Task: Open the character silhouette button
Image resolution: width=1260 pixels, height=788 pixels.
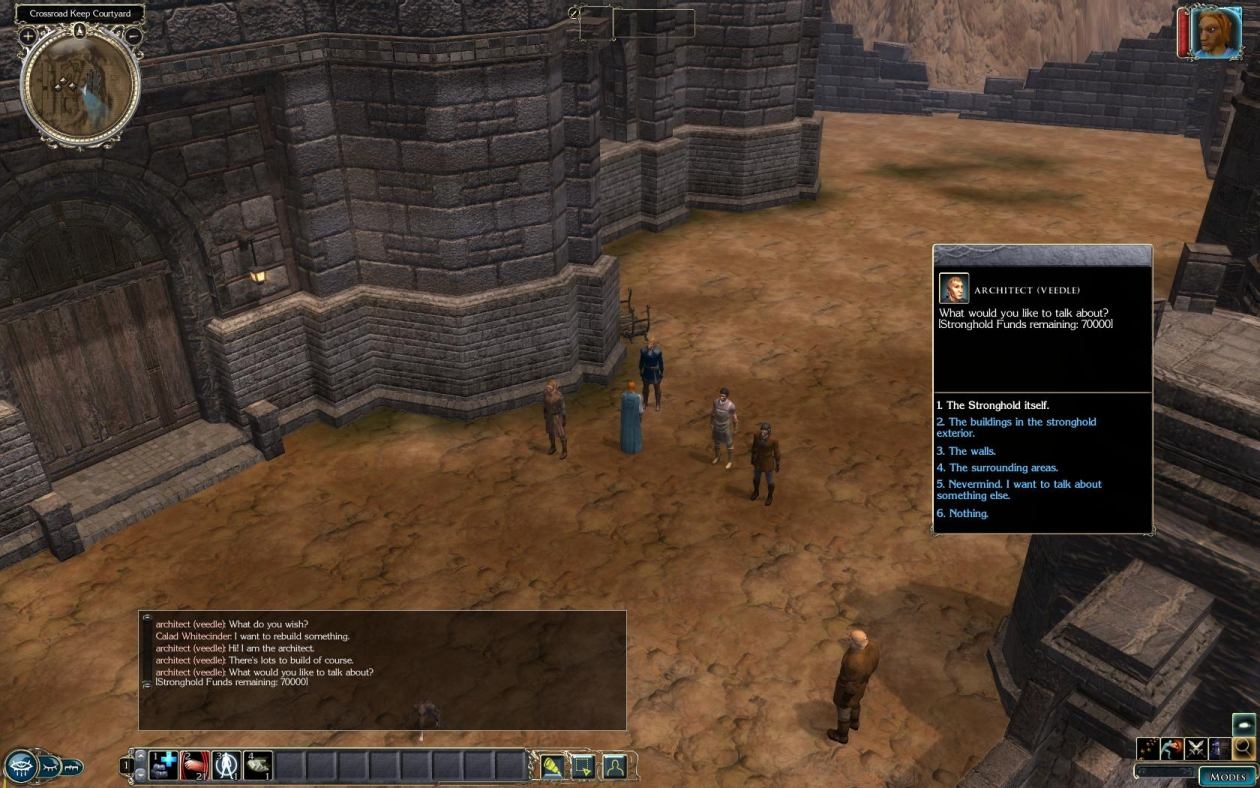Action: click(x=614, y=767)
